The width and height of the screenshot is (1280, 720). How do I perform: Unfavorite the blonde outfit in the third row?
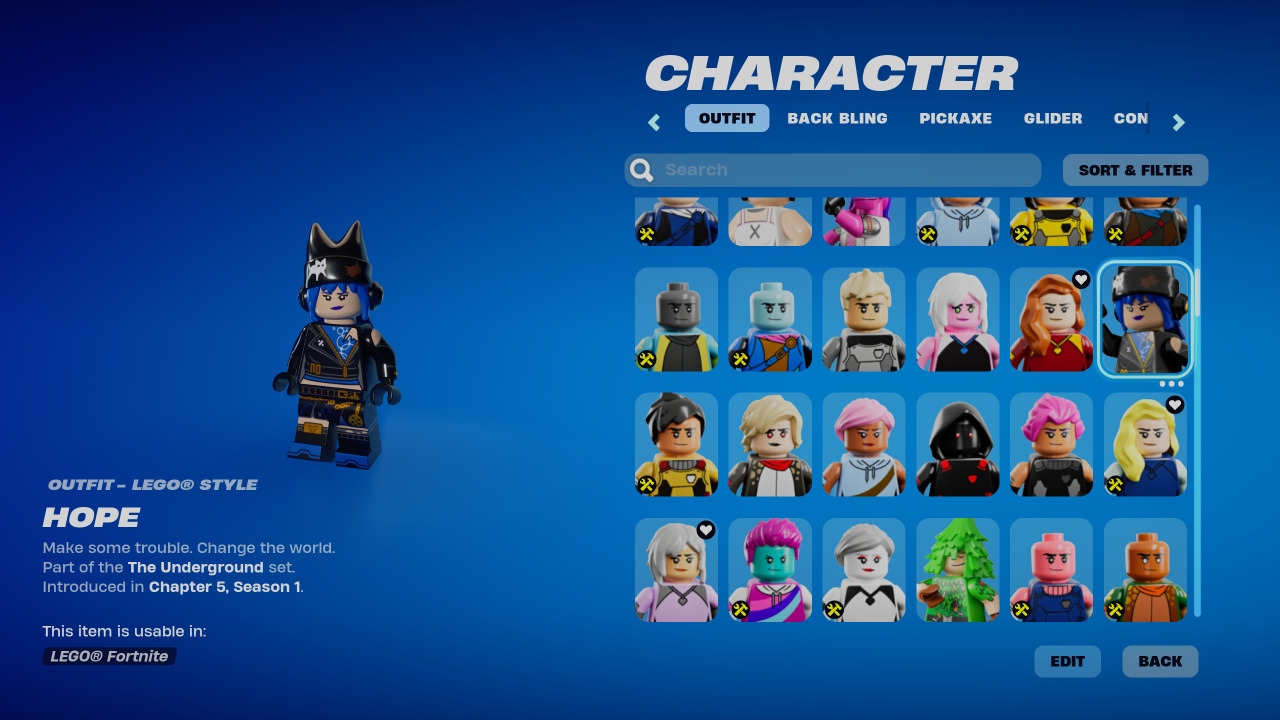(x=1175, y=405)
